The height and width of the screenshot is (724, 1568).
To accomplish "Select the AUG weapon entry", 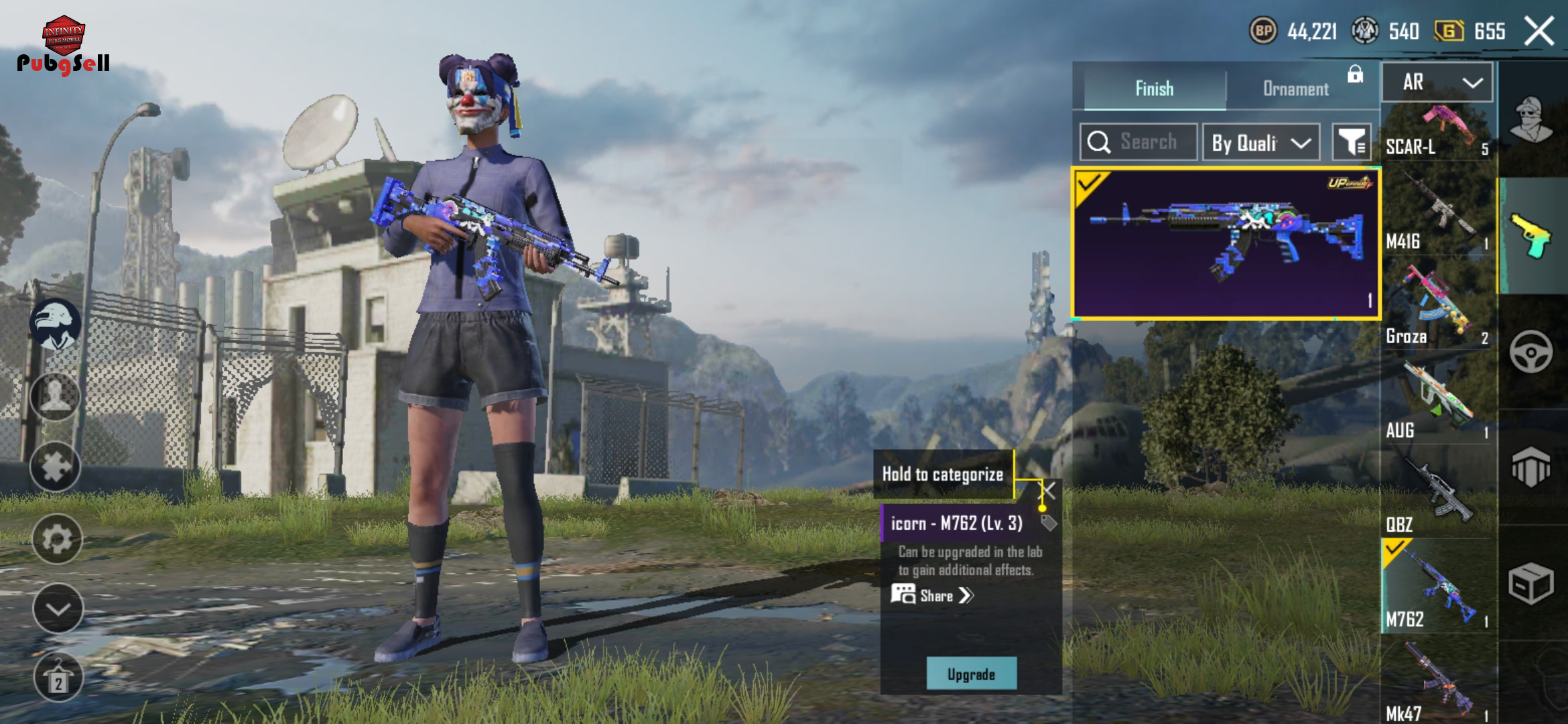I will pyautogui.click(x=1438, y=402).
